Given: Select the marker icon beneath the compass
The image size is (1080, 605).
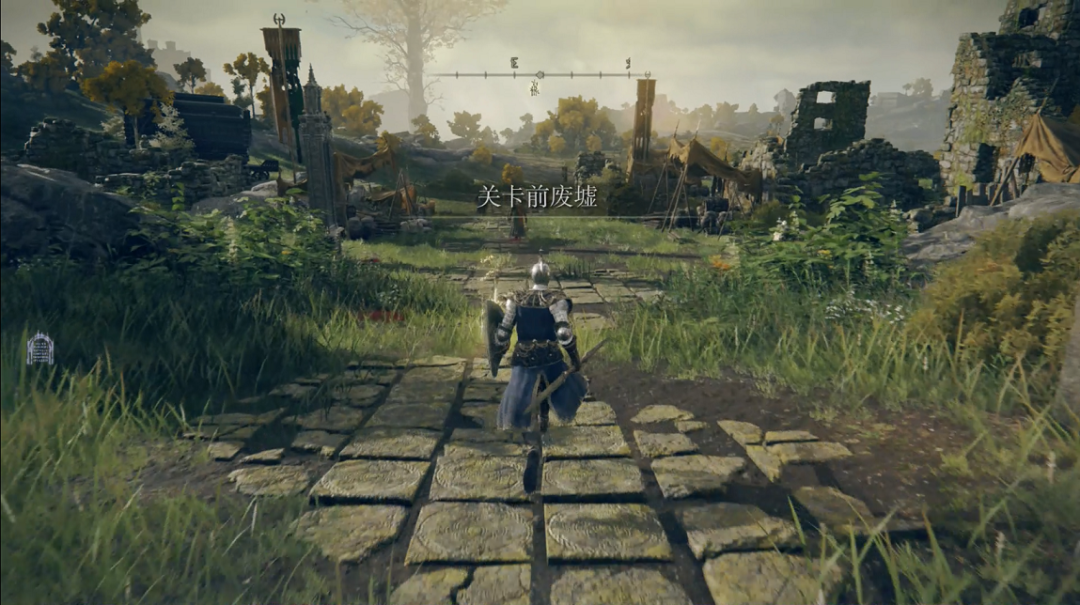Looking at the screenshot, I should pos(535,89).
